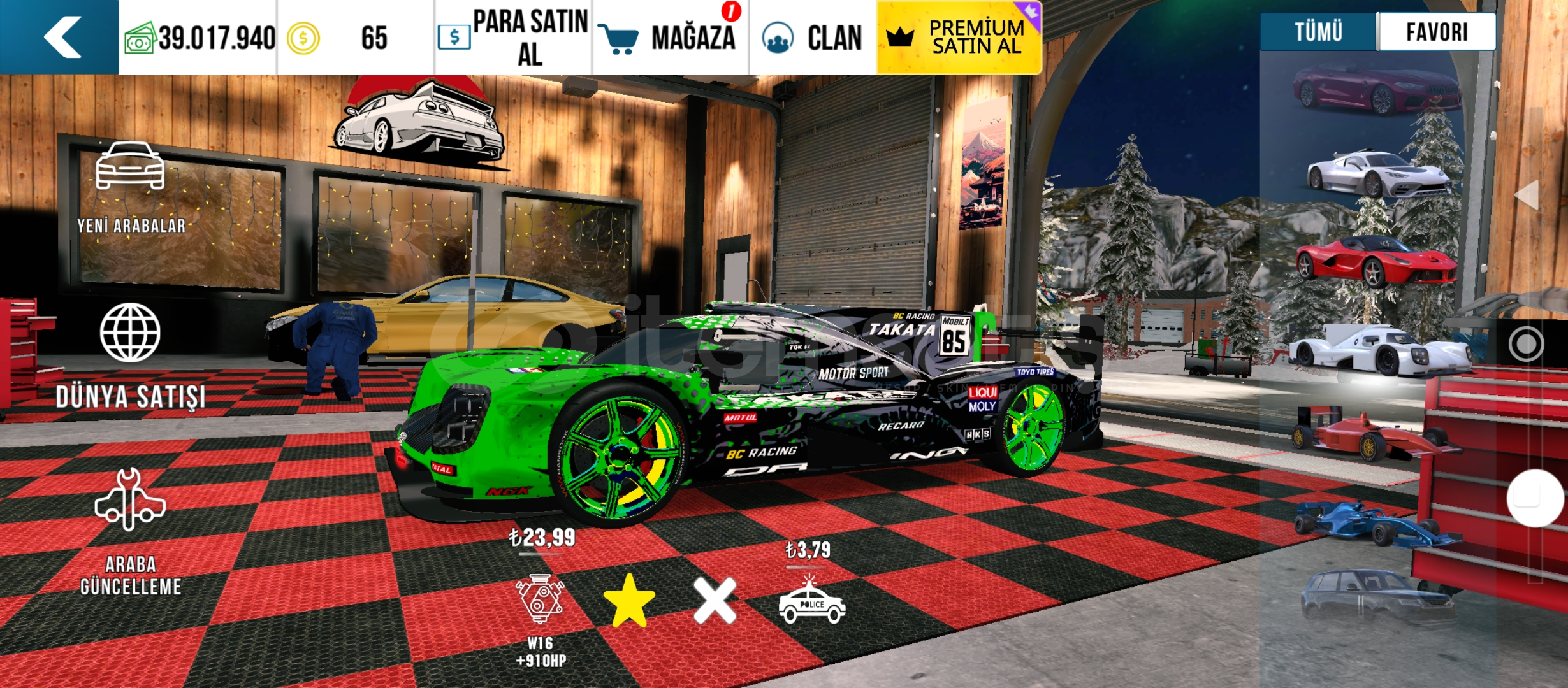Open the Mağaza shop
Viewport: 1568px width, 688px height.
click(x=671, y=38)
